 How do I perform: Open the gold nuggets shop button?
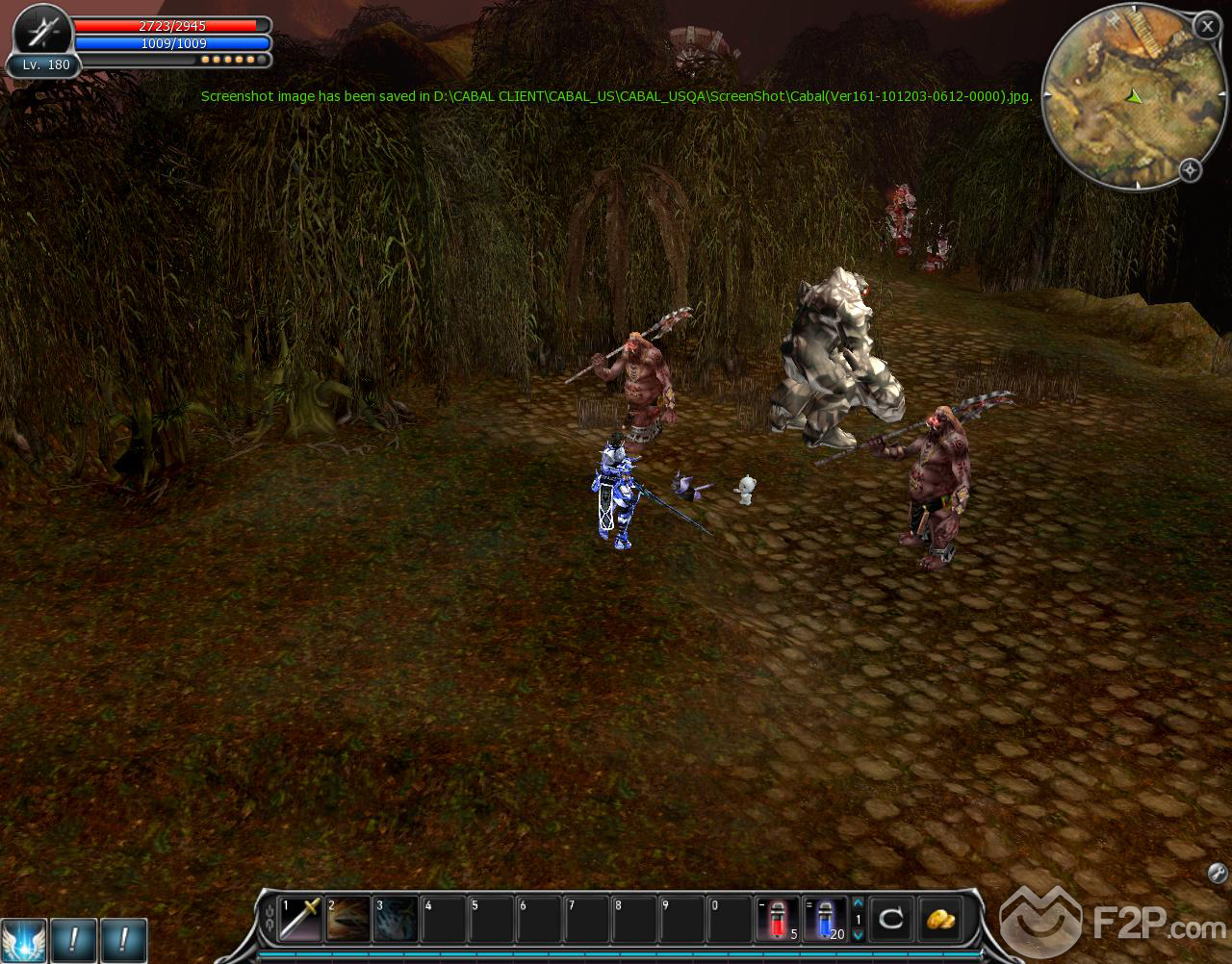click(940, 918)
